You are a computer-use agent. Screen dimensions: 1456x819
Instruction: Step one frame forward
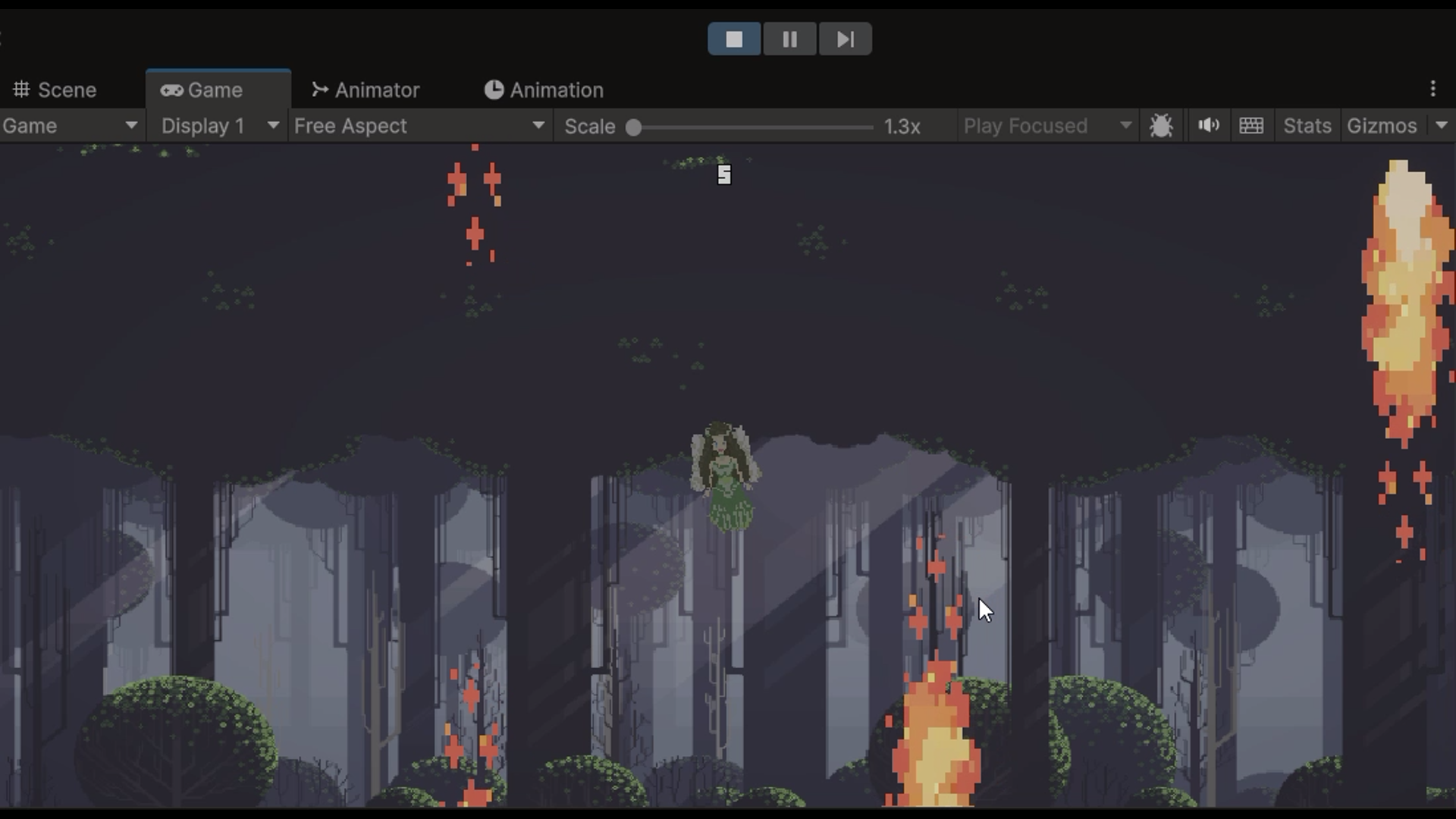click(845, 39)
